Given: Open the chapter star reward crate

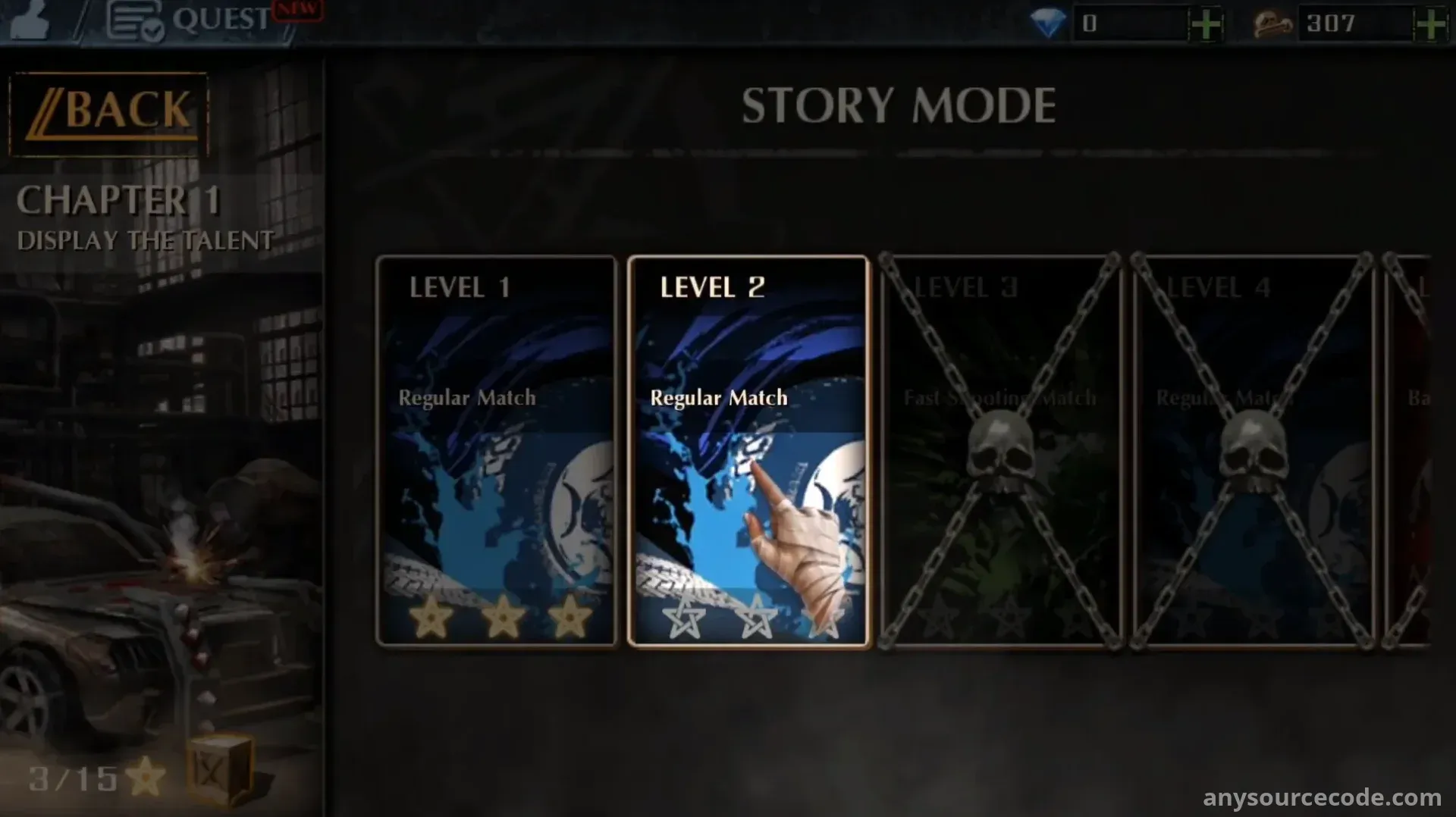Looking at the screenshot, I should [x=218, y=769].
